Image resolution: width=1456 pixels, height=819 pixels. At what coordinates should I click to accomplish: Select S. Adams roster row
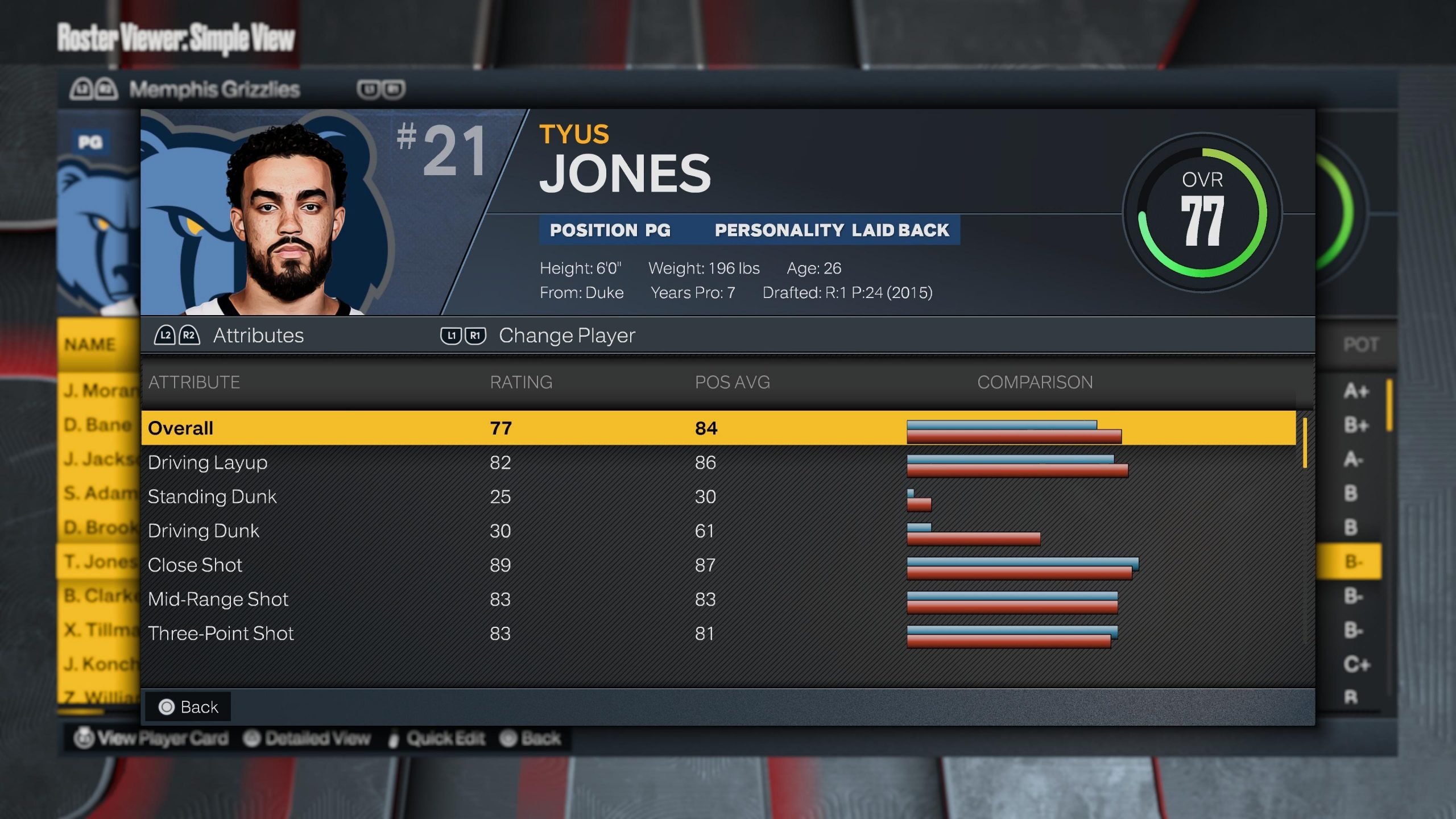[98, 493]
